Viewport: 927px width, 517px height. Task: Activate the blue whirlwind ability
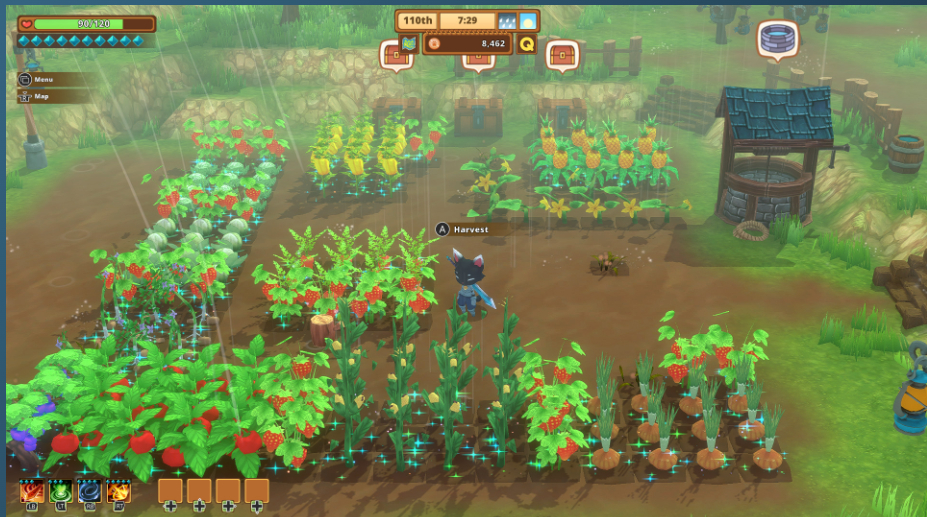pyautogui.click(x=89, y=491)
